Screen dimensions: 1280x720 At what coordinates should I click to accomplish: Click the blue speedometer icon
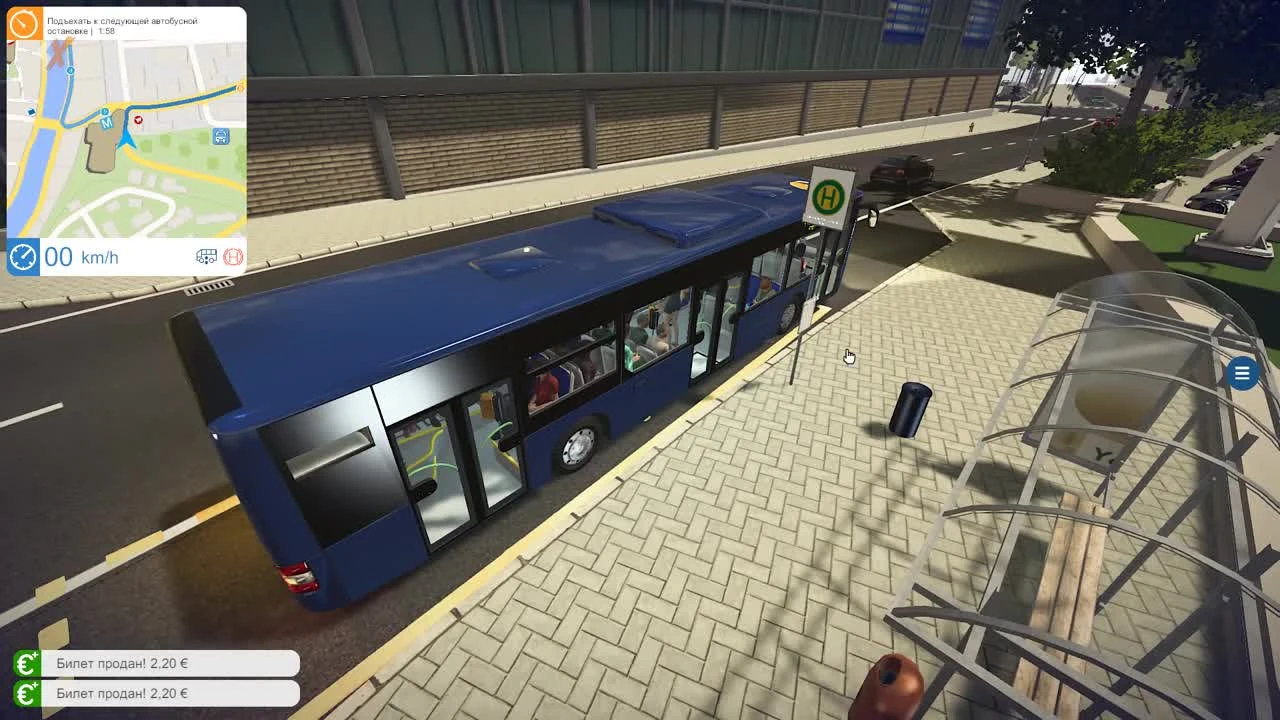click(22, 256)
